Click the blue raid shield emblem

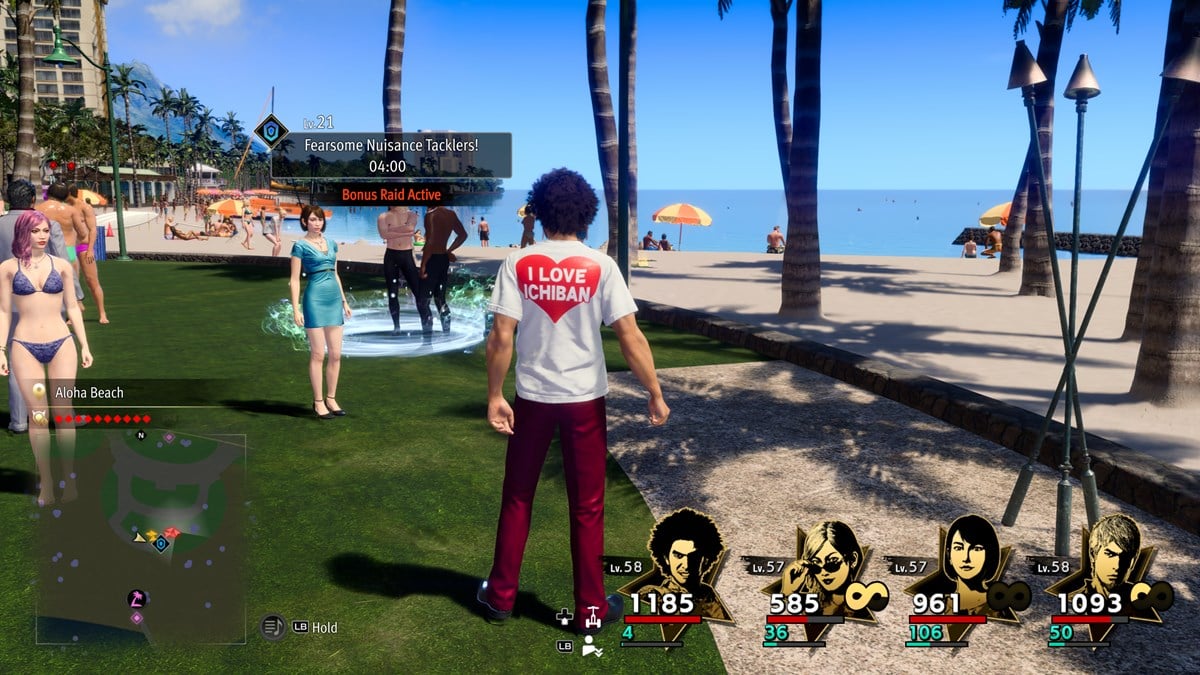[x=270, y=132]
